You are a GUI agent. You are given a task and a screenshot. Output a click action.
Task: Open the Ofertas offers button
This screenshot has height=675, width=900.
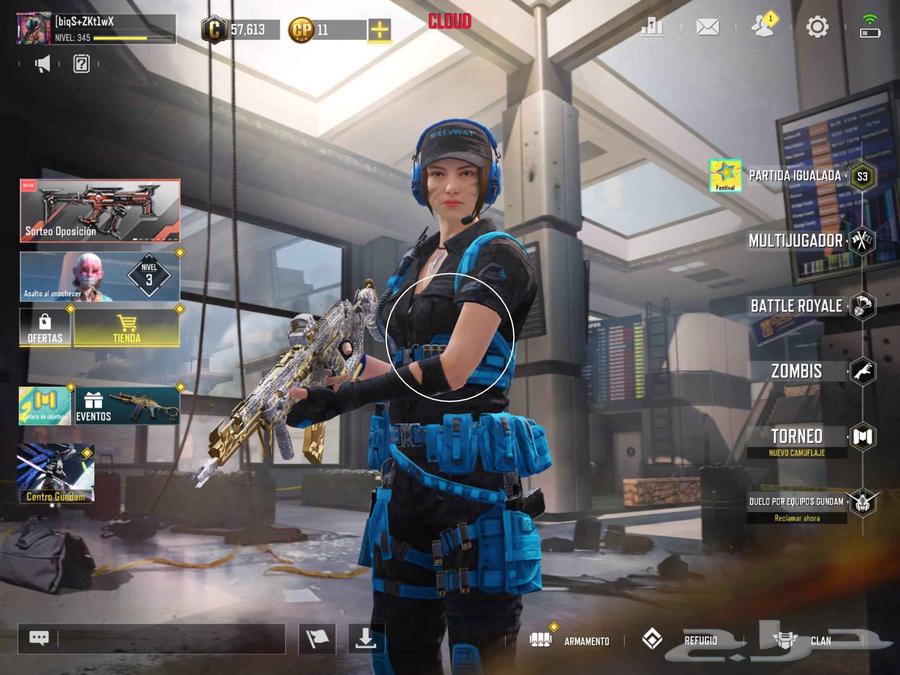(45, 327)
